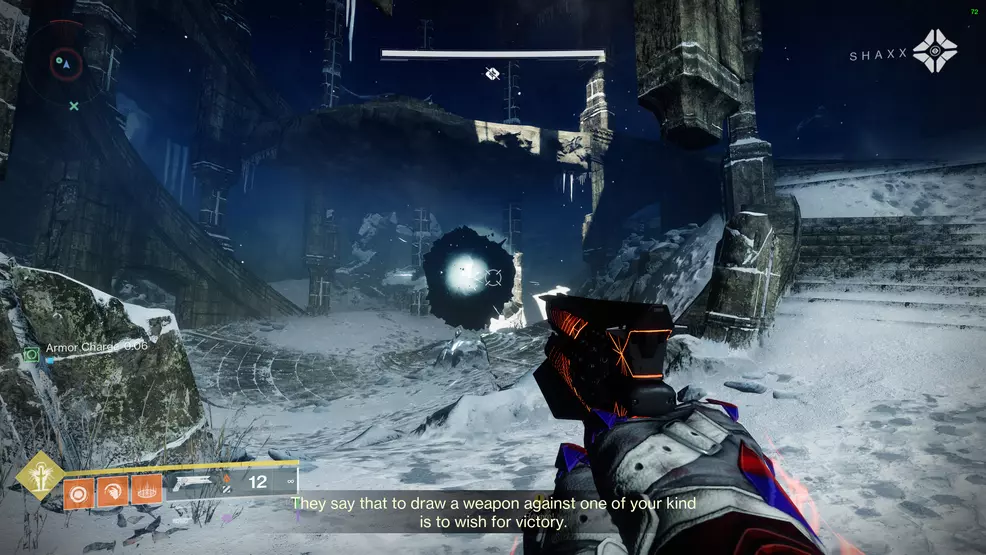
Task: Click the circular radar tracker
Action: 65,63
